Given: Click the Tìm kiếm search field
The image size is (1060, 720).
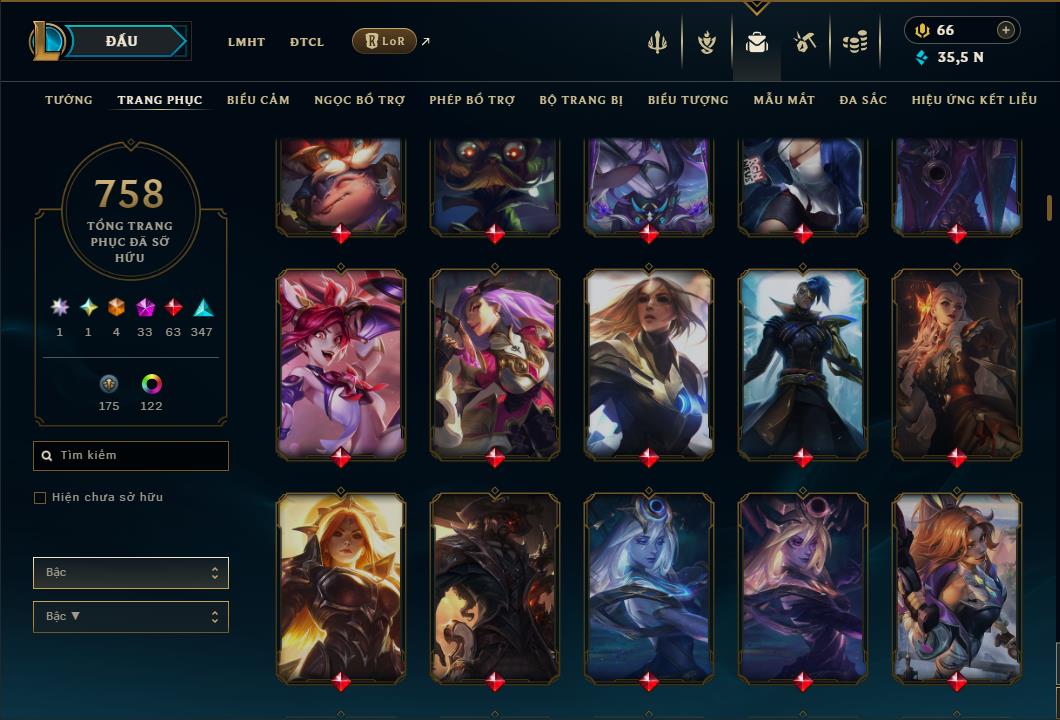Looking at the screenshot, I should click(x=131, y=456).
